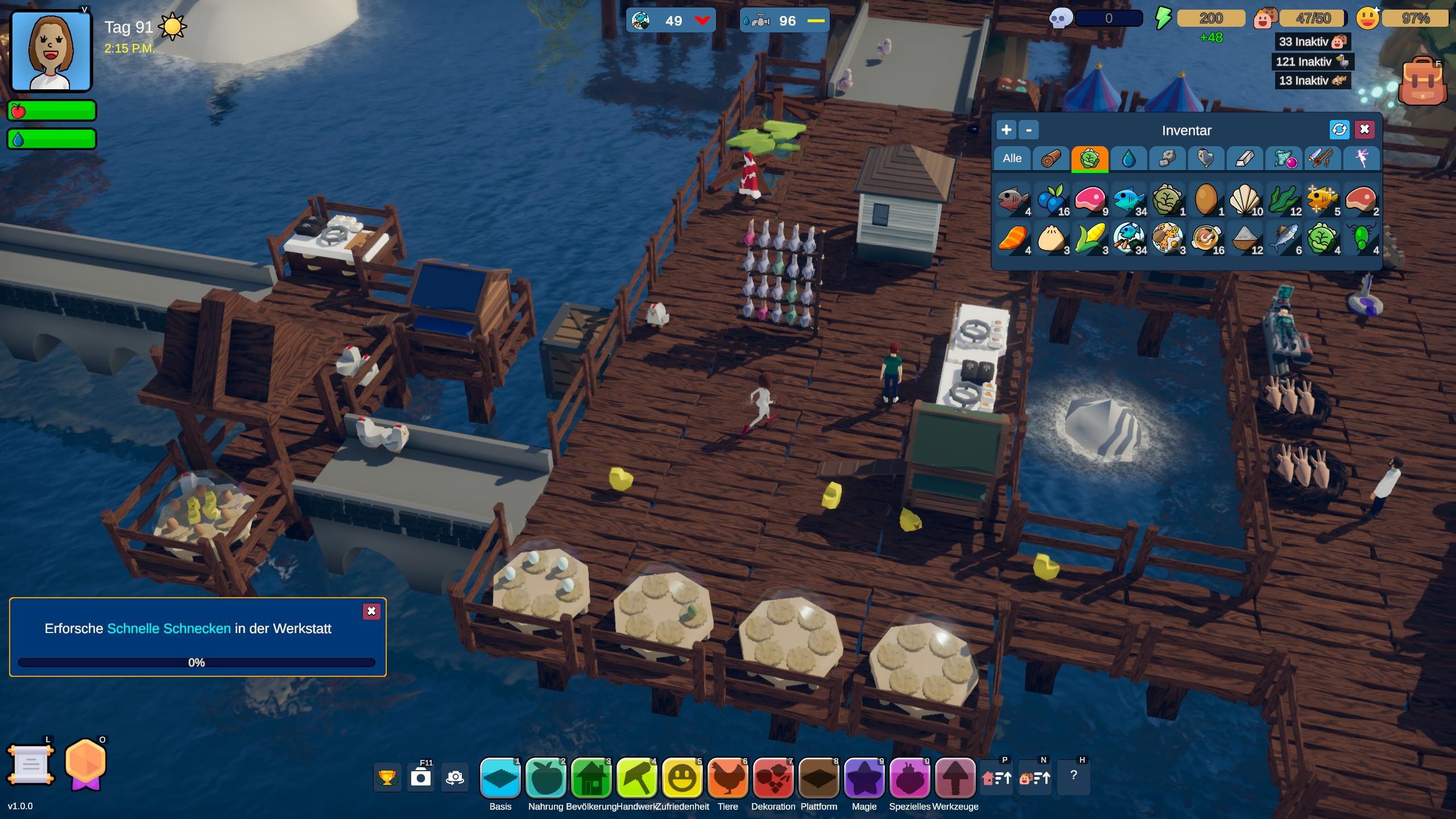1456x819 pixels.
Task: Click the plus button in Inventar
Action: (1006, 130)
